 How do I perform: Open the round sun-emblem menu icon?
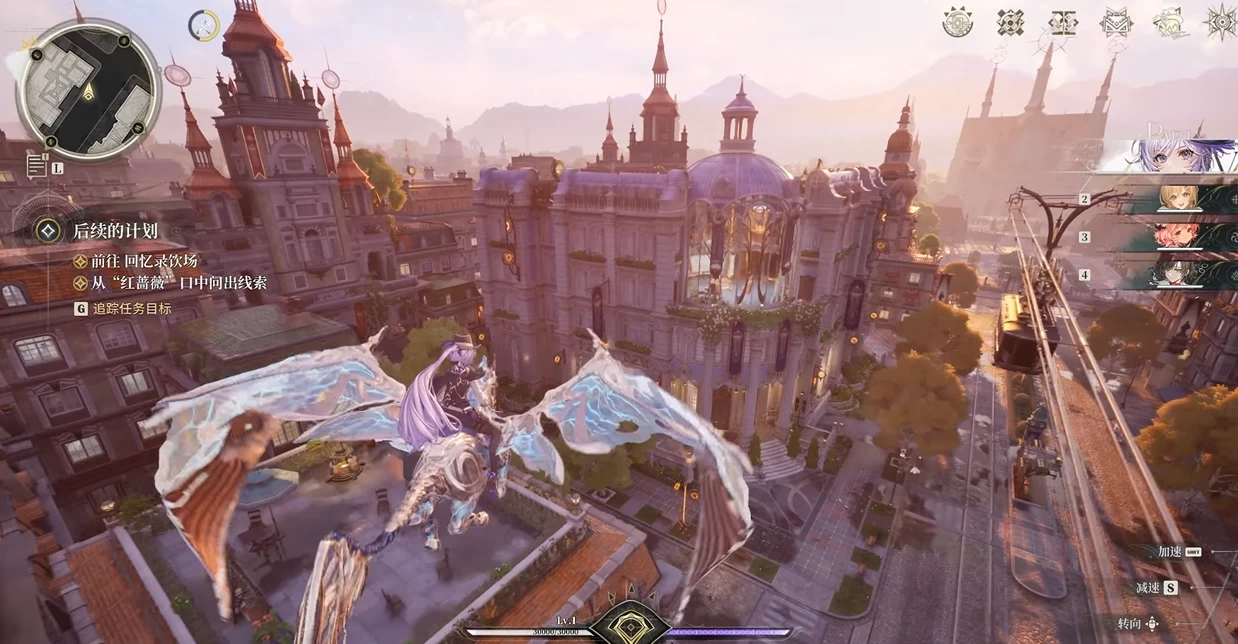tap(958, 22)
